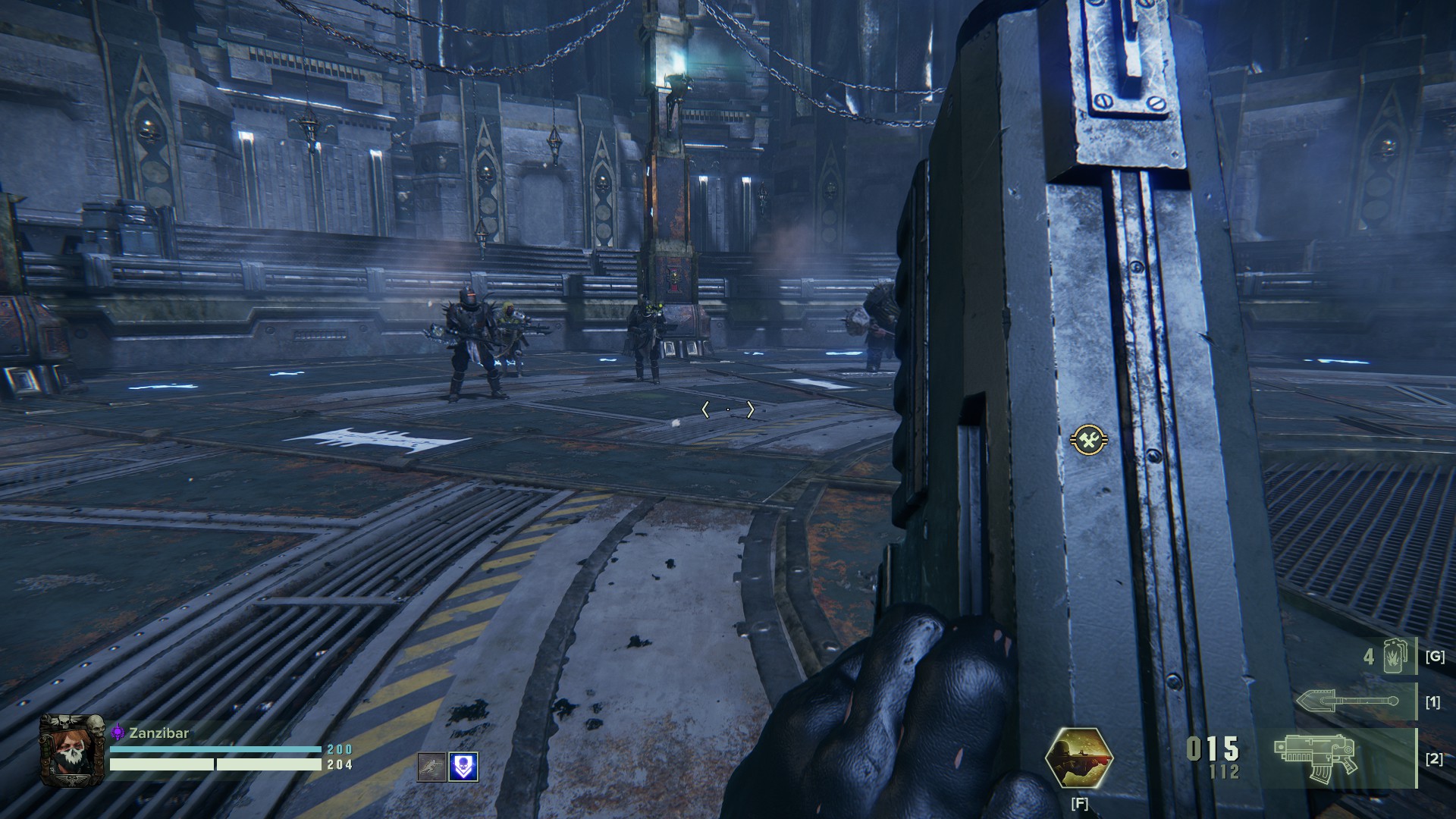This screenshot has height=819, width=1456.
Task: Switch to the shovel melee weapon slot
Action: (x=1348, y=701)
